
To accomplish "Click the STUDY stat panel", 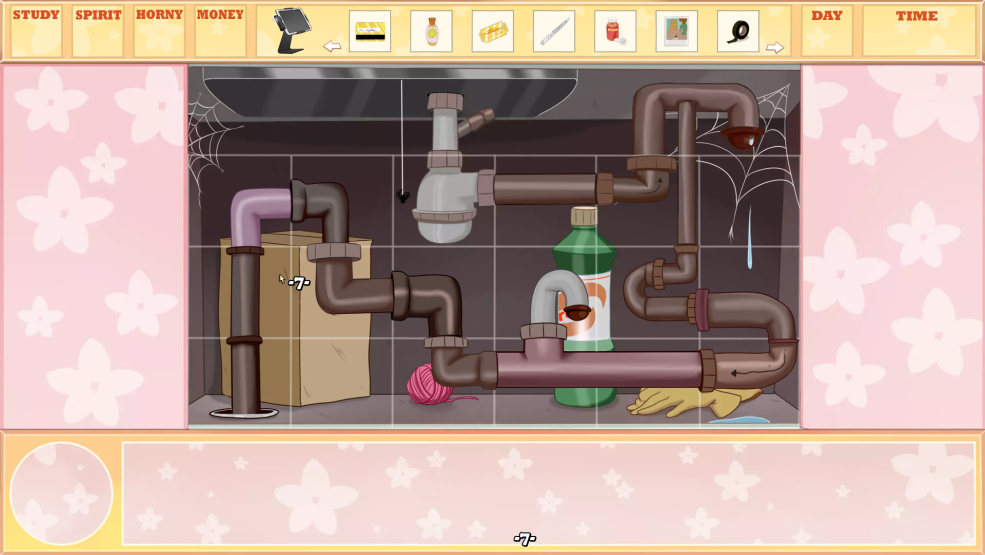I will click(36, 31).
